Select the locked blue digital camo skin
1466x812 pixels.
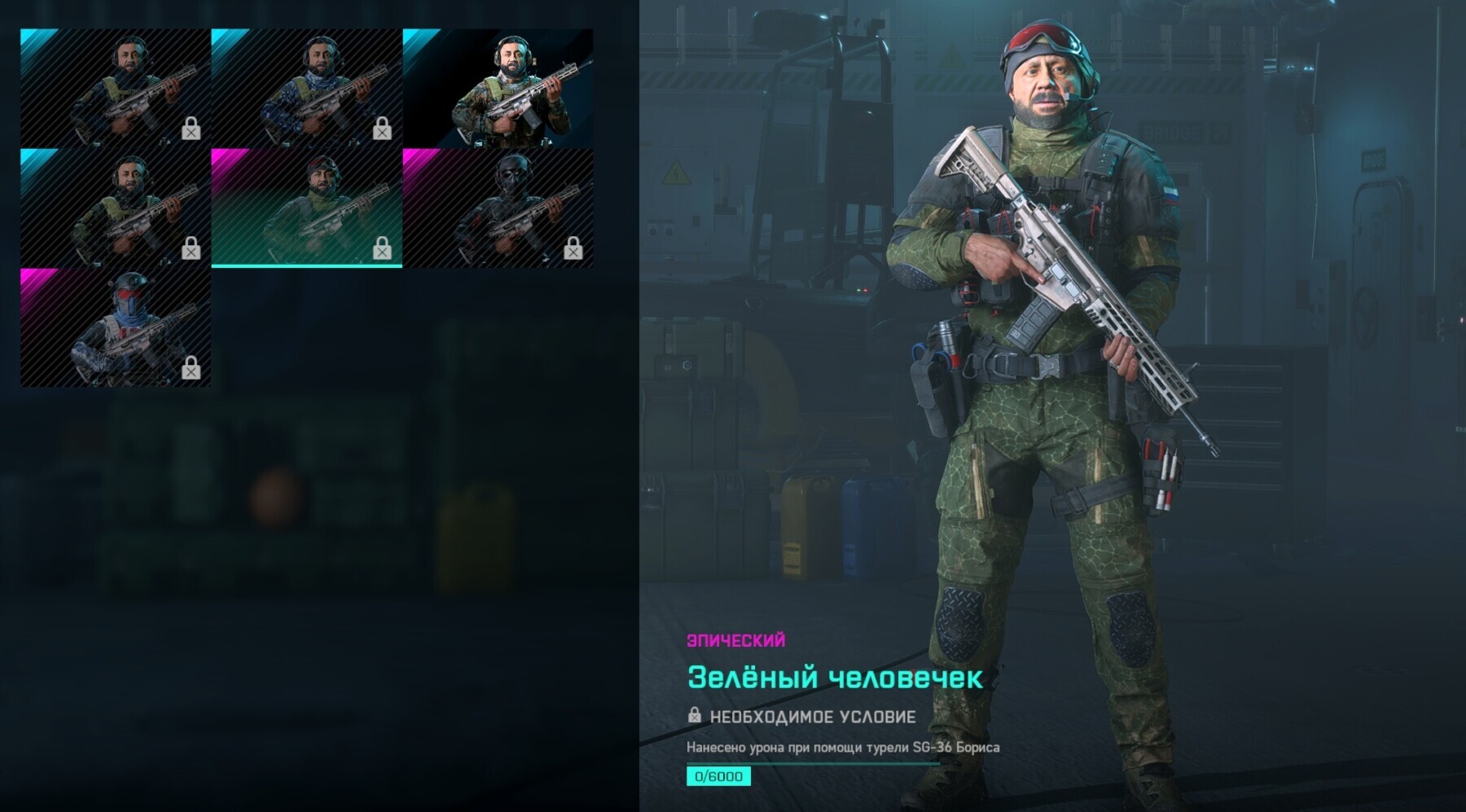click(x=306, y=88)
